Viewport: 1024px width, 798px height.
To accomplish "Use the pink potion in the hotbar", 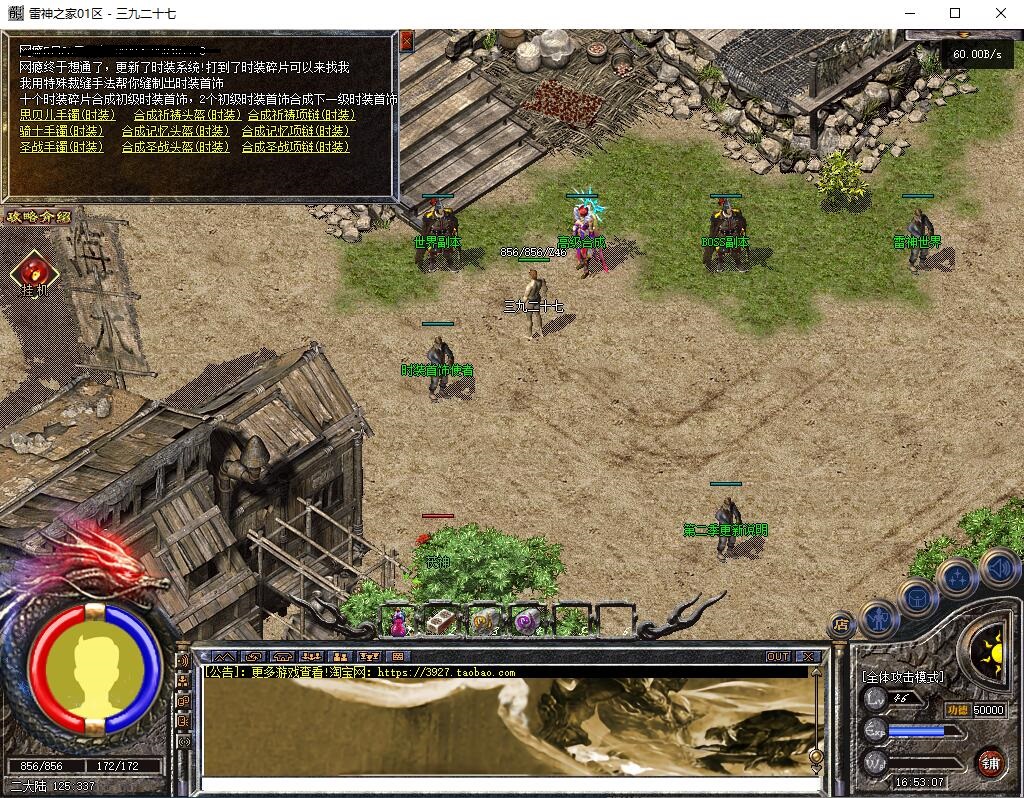I will tap(398, 622).
